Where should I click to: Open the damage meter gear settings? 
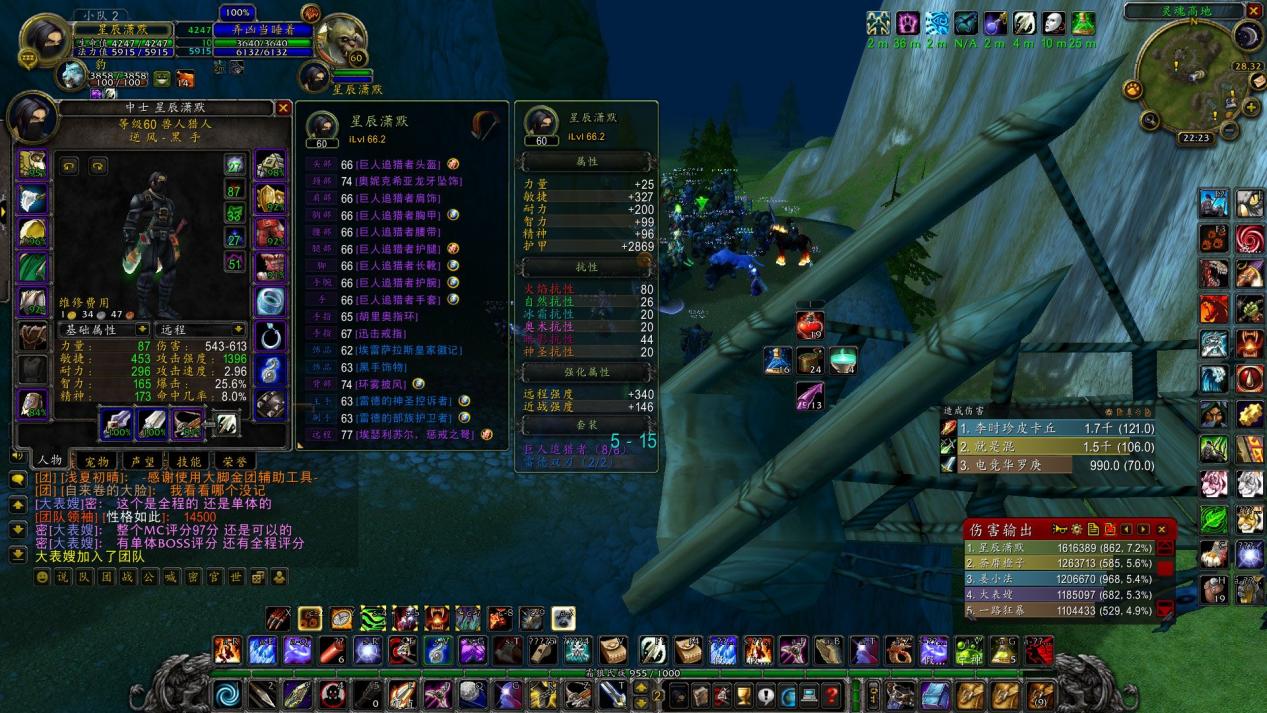[1075, 529]
